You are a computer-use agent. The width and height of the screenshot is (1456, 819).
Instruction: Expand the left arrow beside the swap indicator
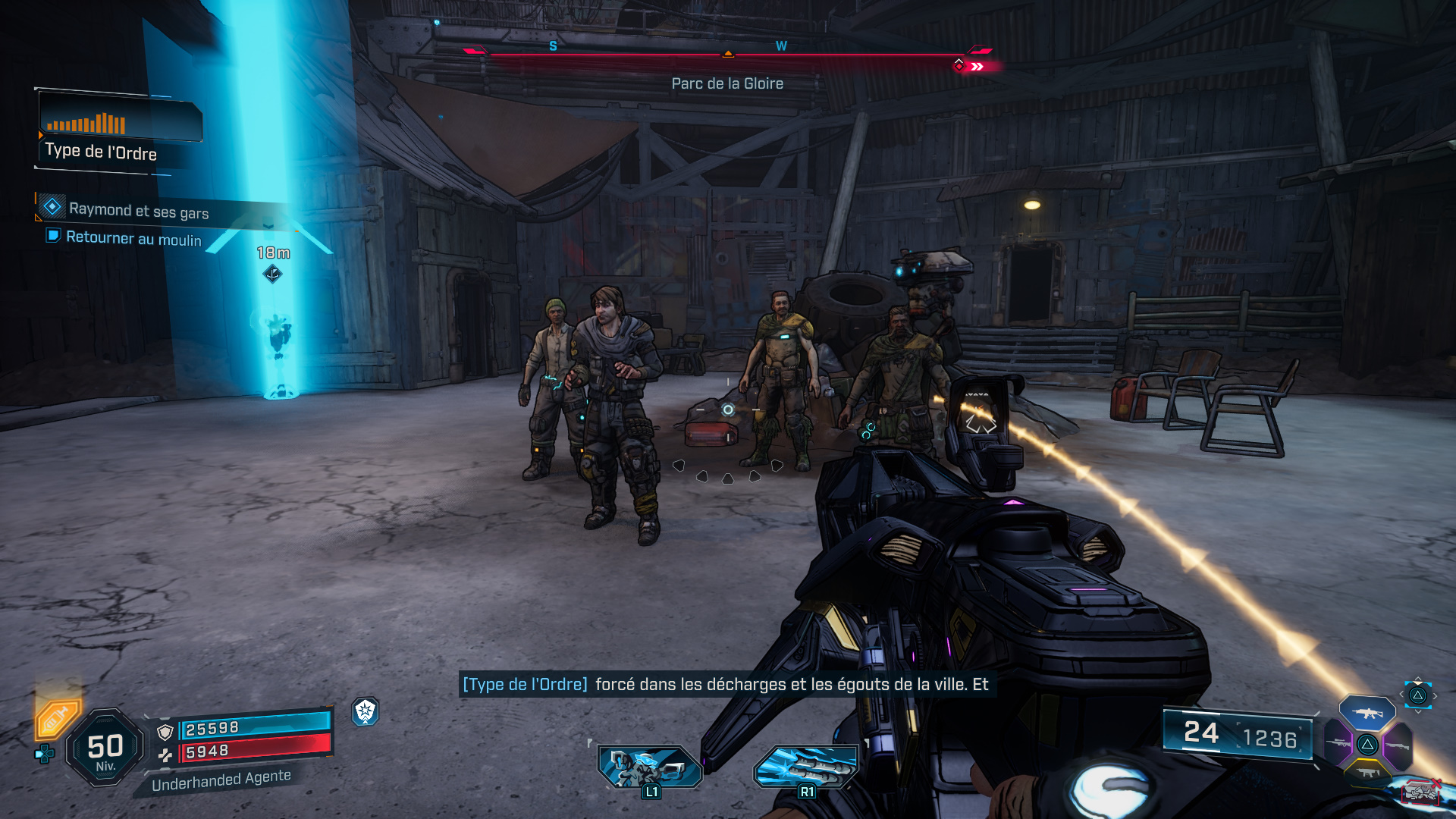click(x=1401, y=694)
